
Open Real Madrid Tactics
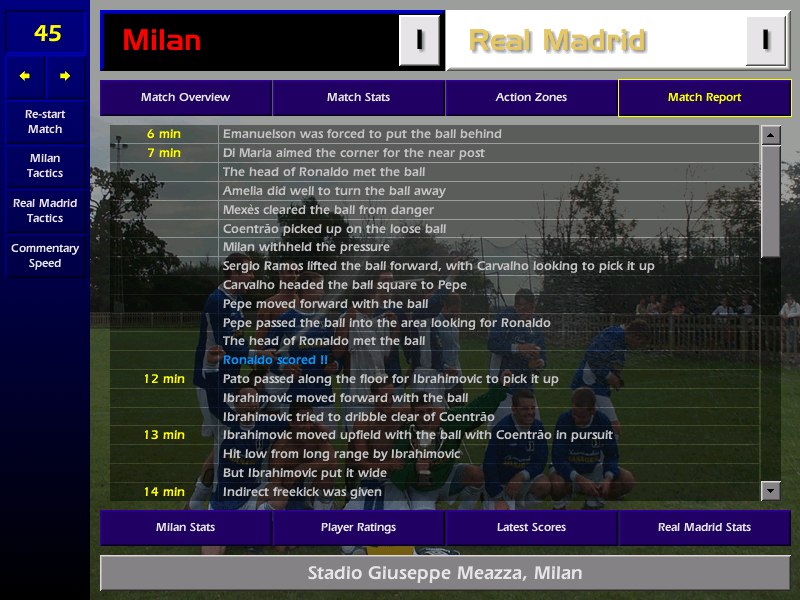pyautogui.click(x=45, y=210)
